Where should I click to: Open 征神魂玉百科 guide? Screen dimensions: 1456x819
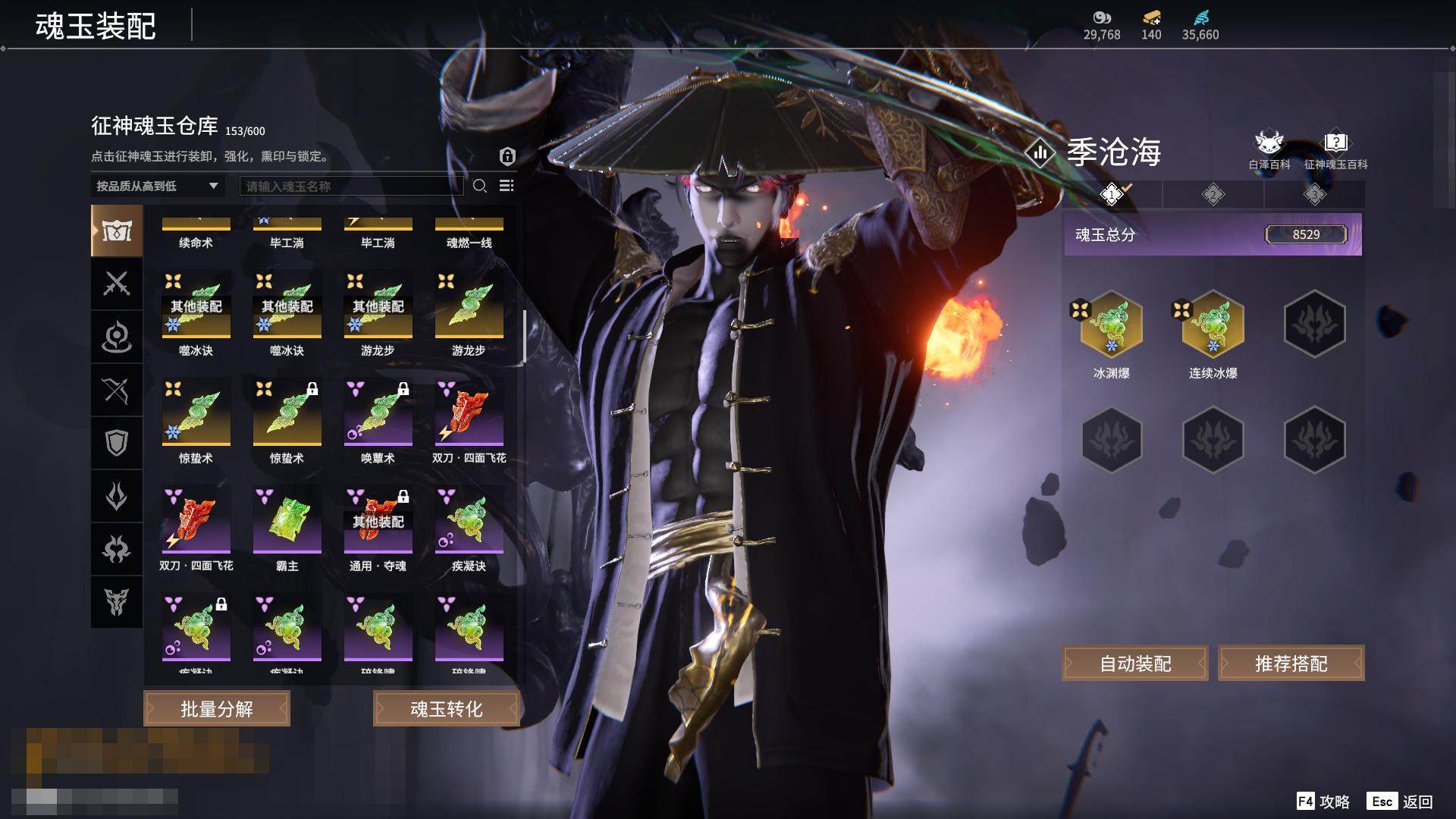[x=1335, y=150]
